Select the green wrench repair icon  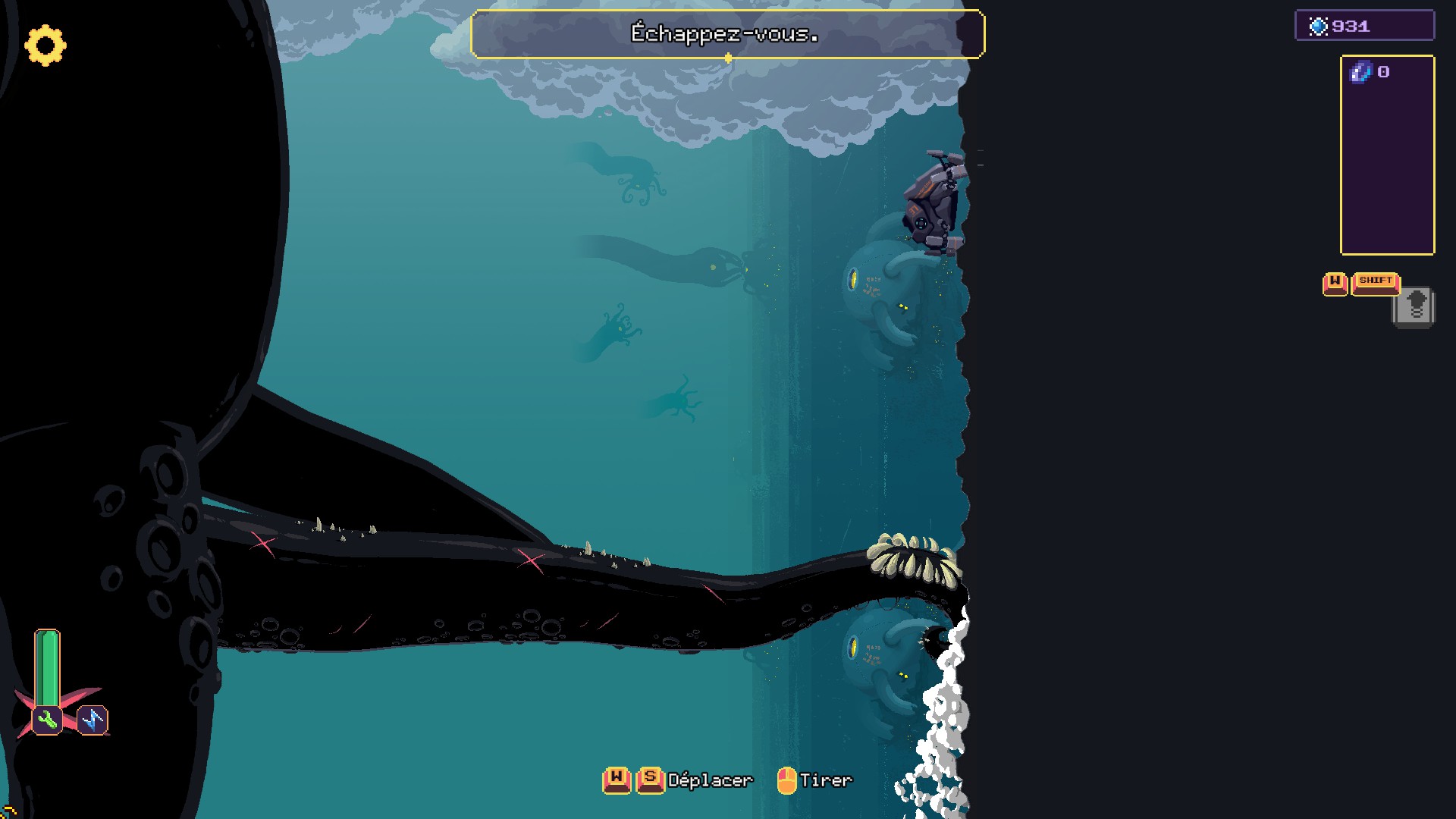(47, 720)
